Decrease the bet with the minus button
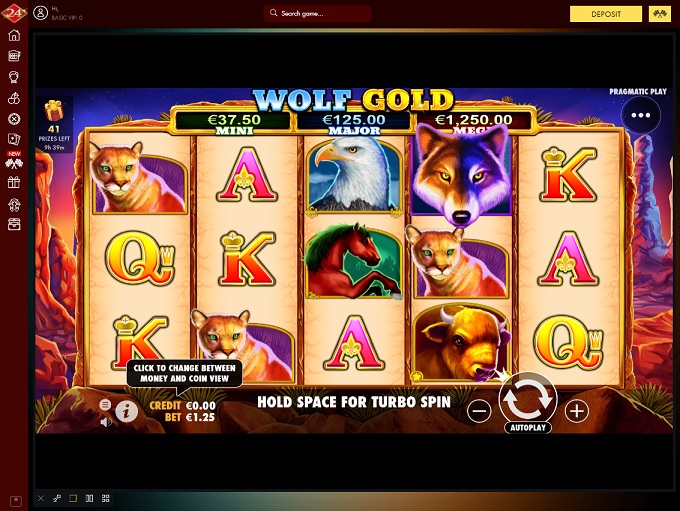This screenshot has height=511, width=680. [x=479, y=410]
